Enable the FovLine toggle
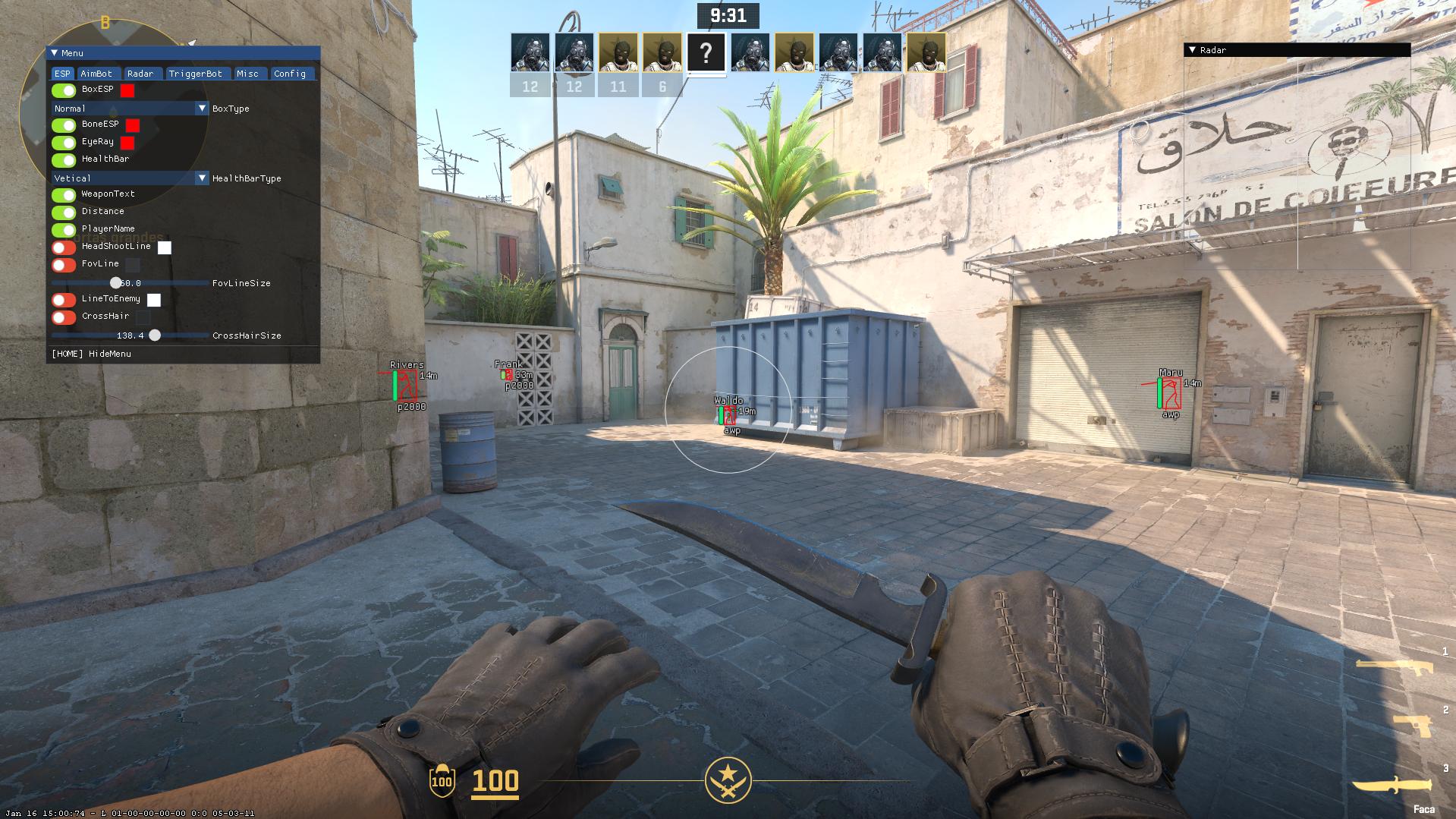 tap(62, 264)
